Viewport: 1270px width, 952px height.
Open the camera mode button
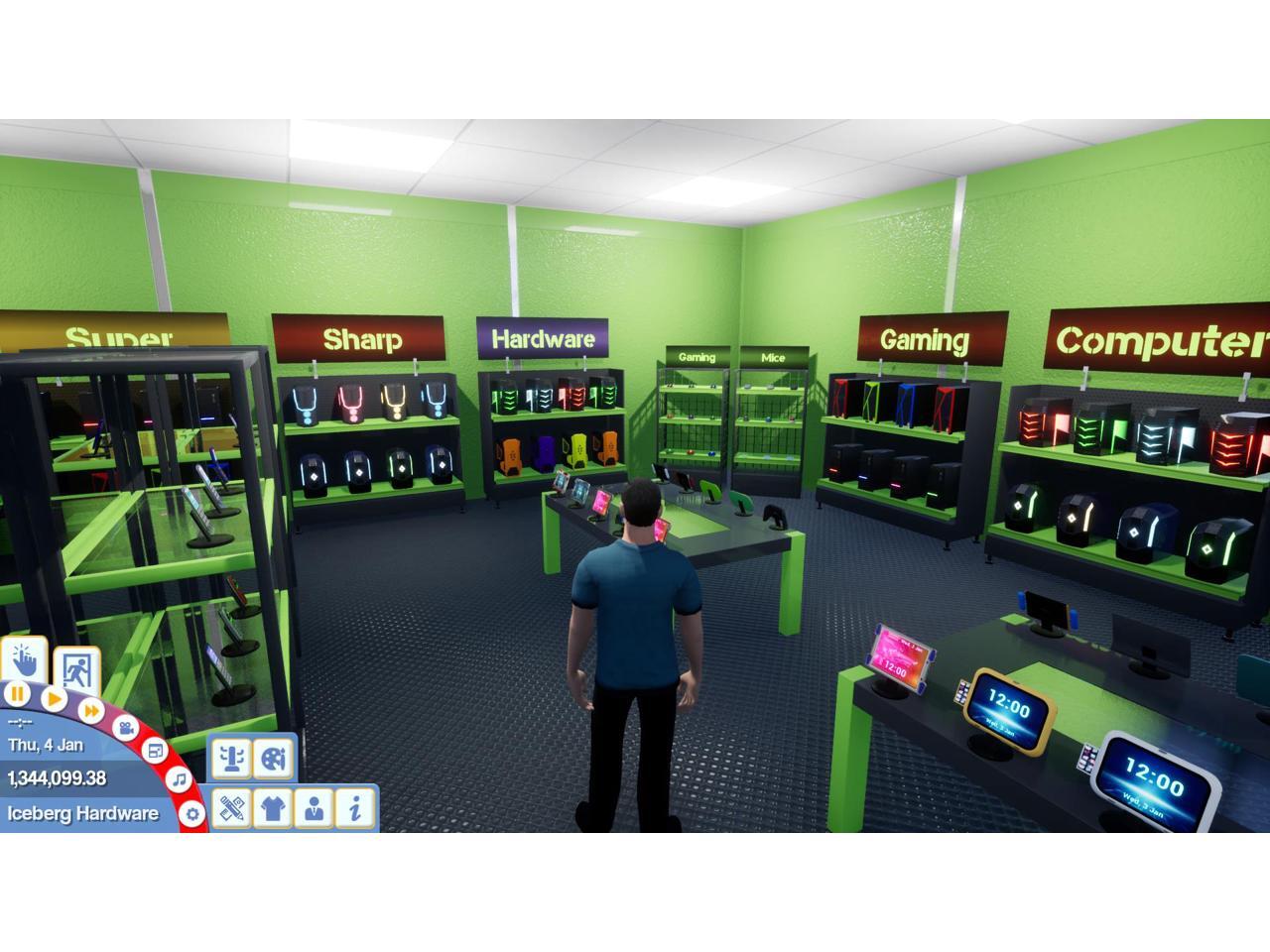pos(125,728)
